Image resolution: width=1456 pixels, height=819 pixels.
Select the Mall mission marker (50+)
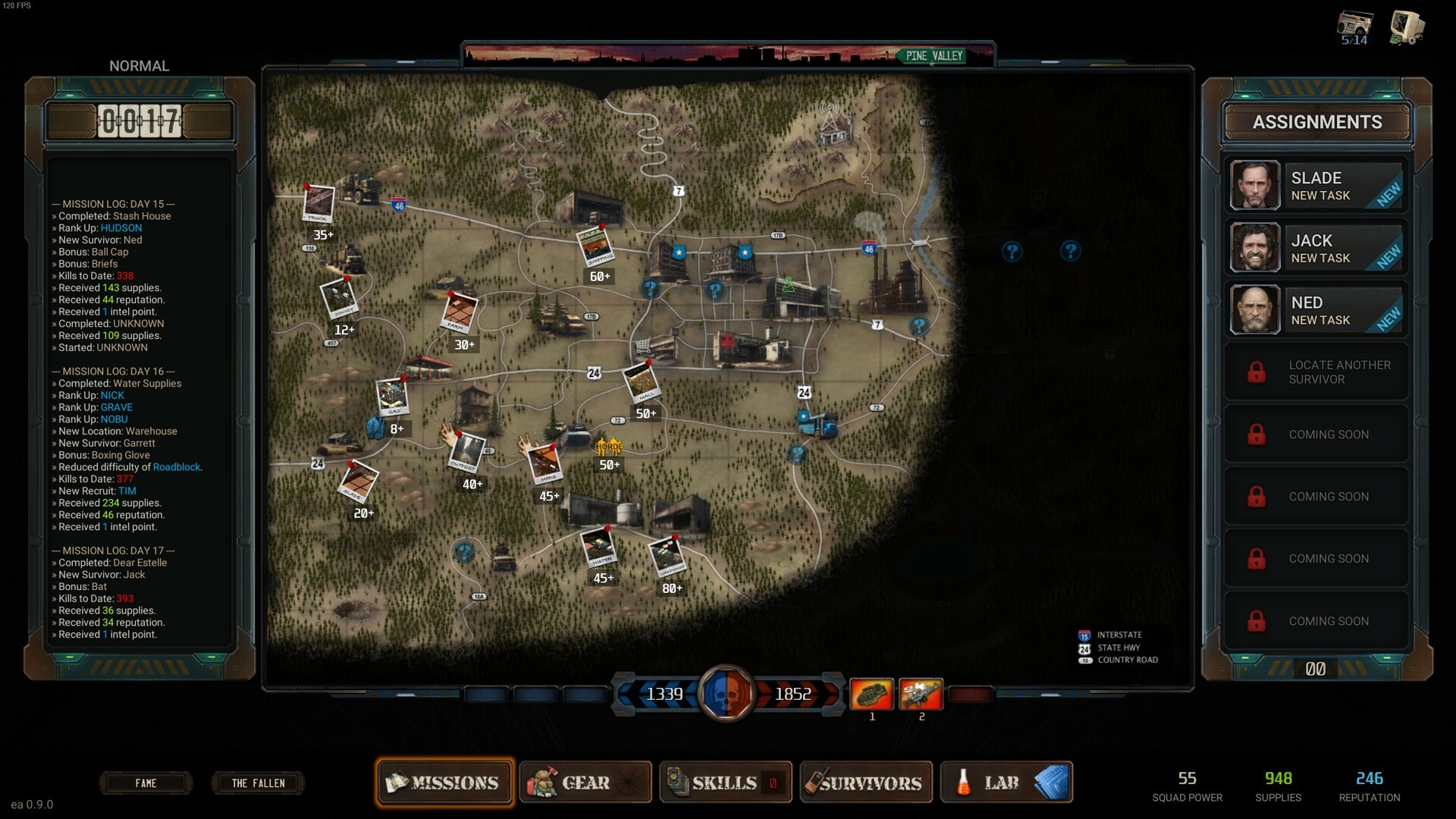[x=642, y=383]
